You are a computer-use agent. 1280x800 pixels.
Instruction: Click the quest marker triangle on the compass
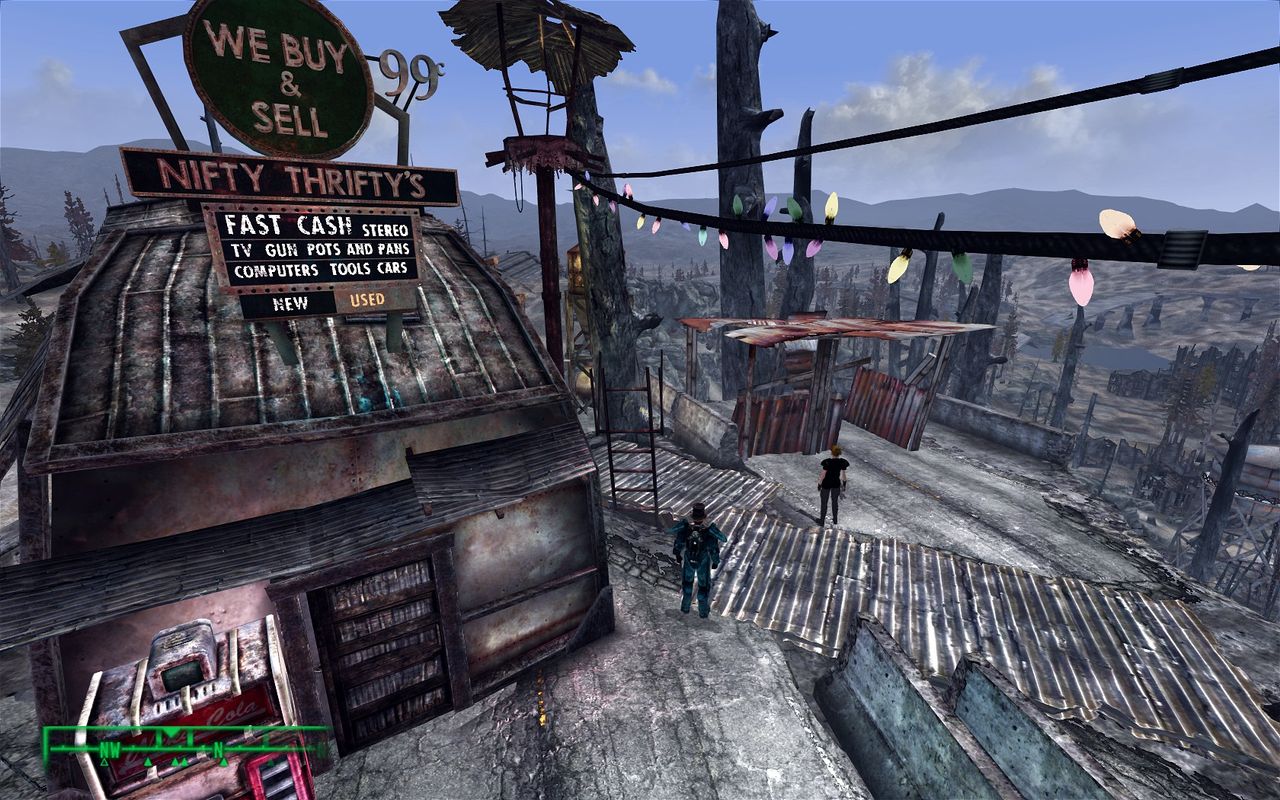(x=170, y=732)
